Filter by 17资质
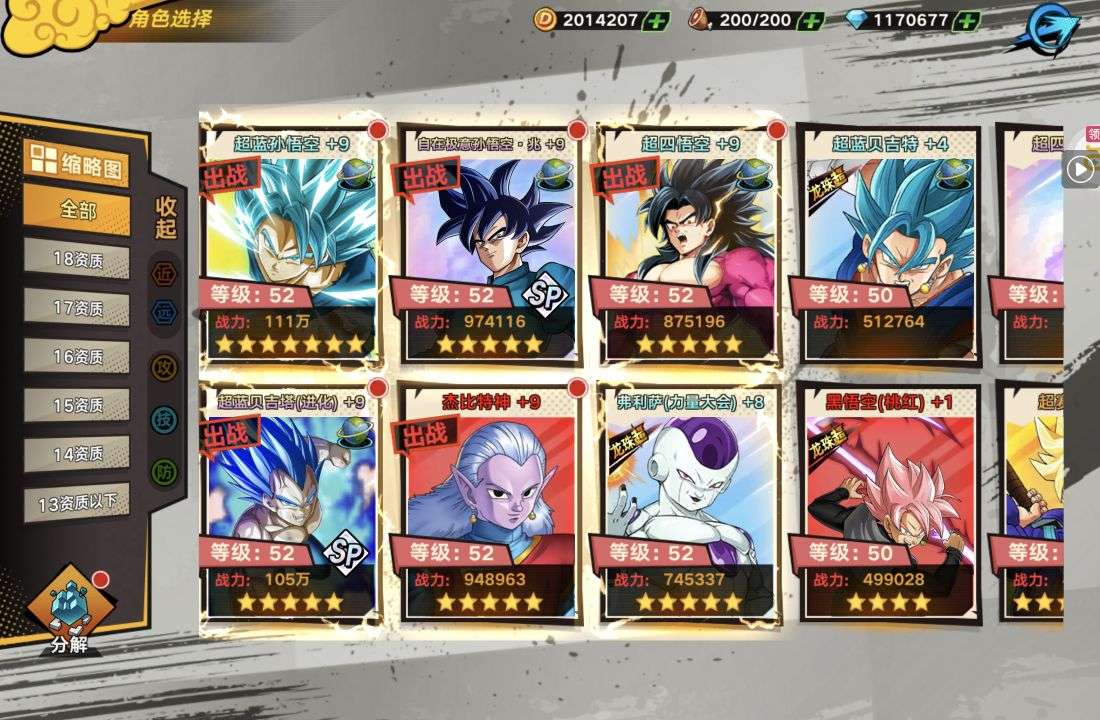This screenshot has height=720, width=1100. (x=77, y=308)
